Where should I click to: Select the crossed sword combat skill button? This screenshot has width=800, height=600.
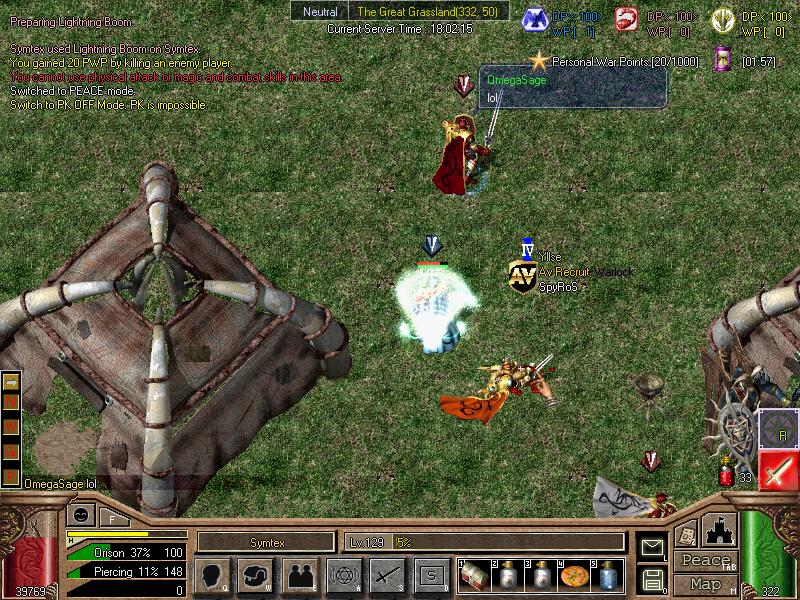[387, 575]
